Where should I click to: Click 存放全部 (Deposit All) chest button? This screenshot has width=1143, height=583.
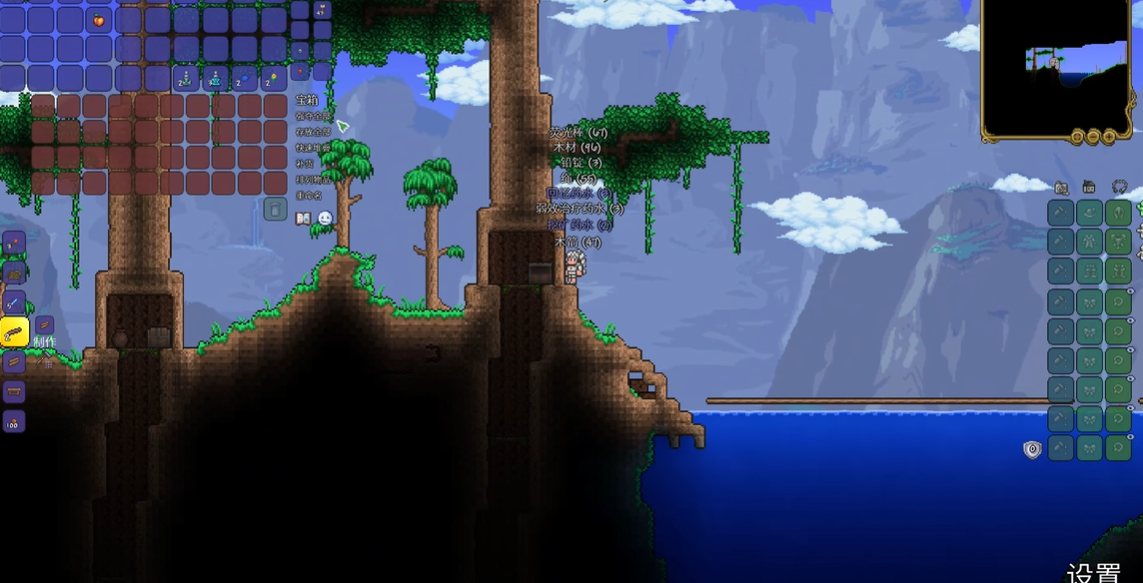[x=313, y=132]
